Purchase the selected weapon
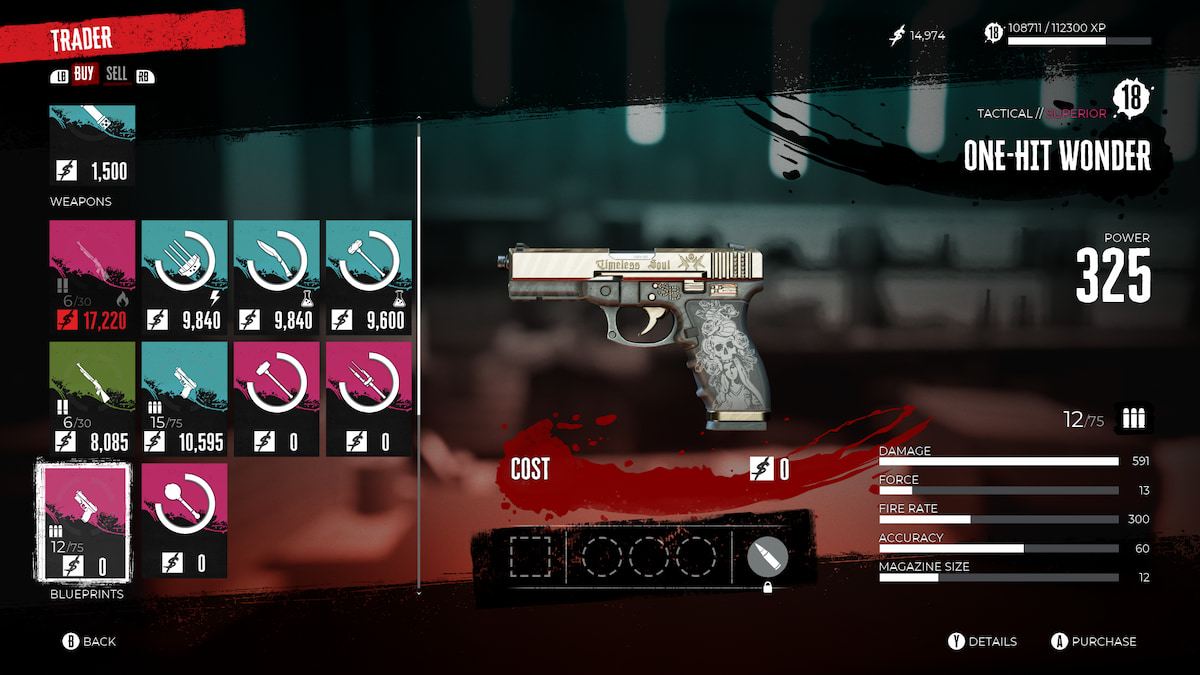This screenshot has height=675, width=1200. click(1093, 641)
